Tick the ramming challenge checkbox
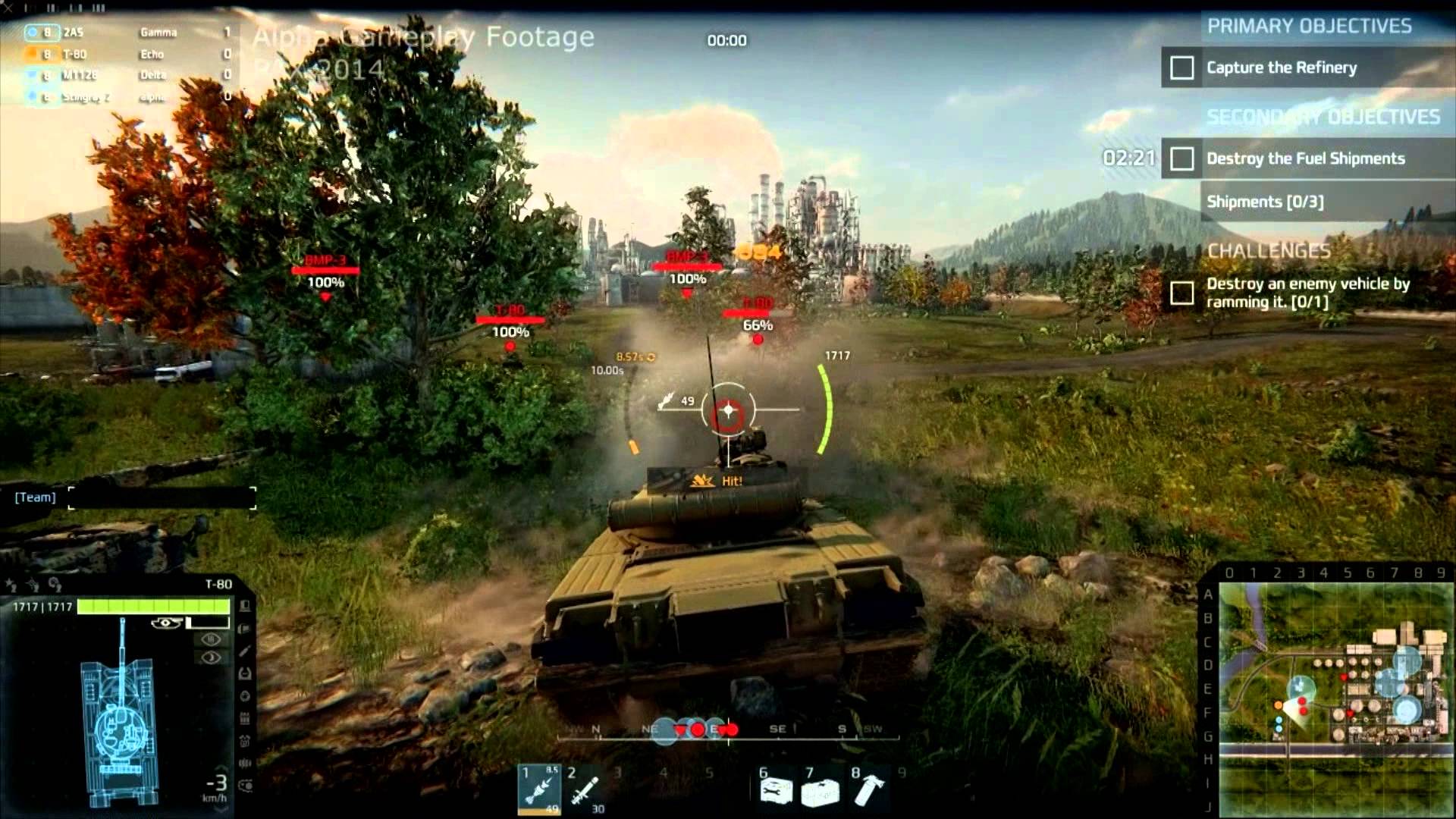 1181,293
